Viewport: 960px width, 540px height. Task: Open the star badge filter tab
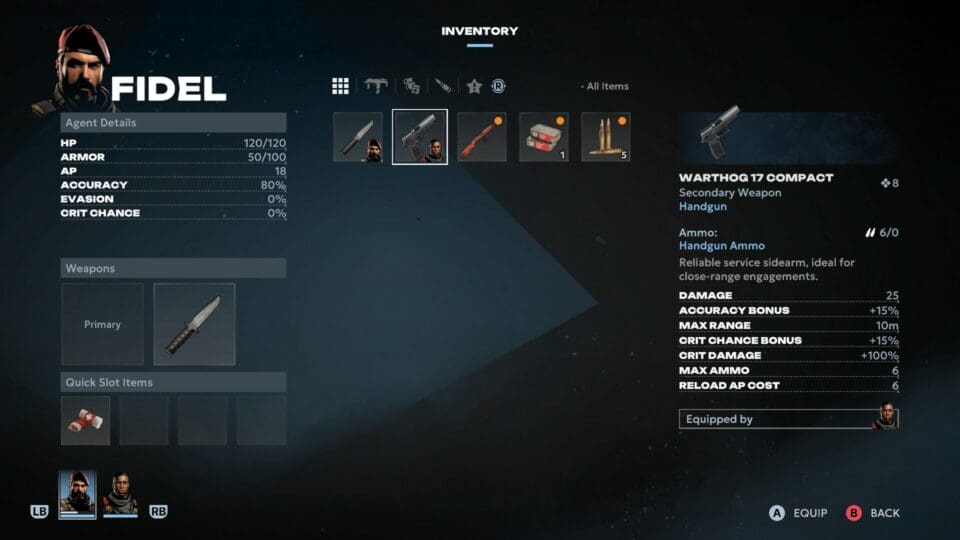474,86
